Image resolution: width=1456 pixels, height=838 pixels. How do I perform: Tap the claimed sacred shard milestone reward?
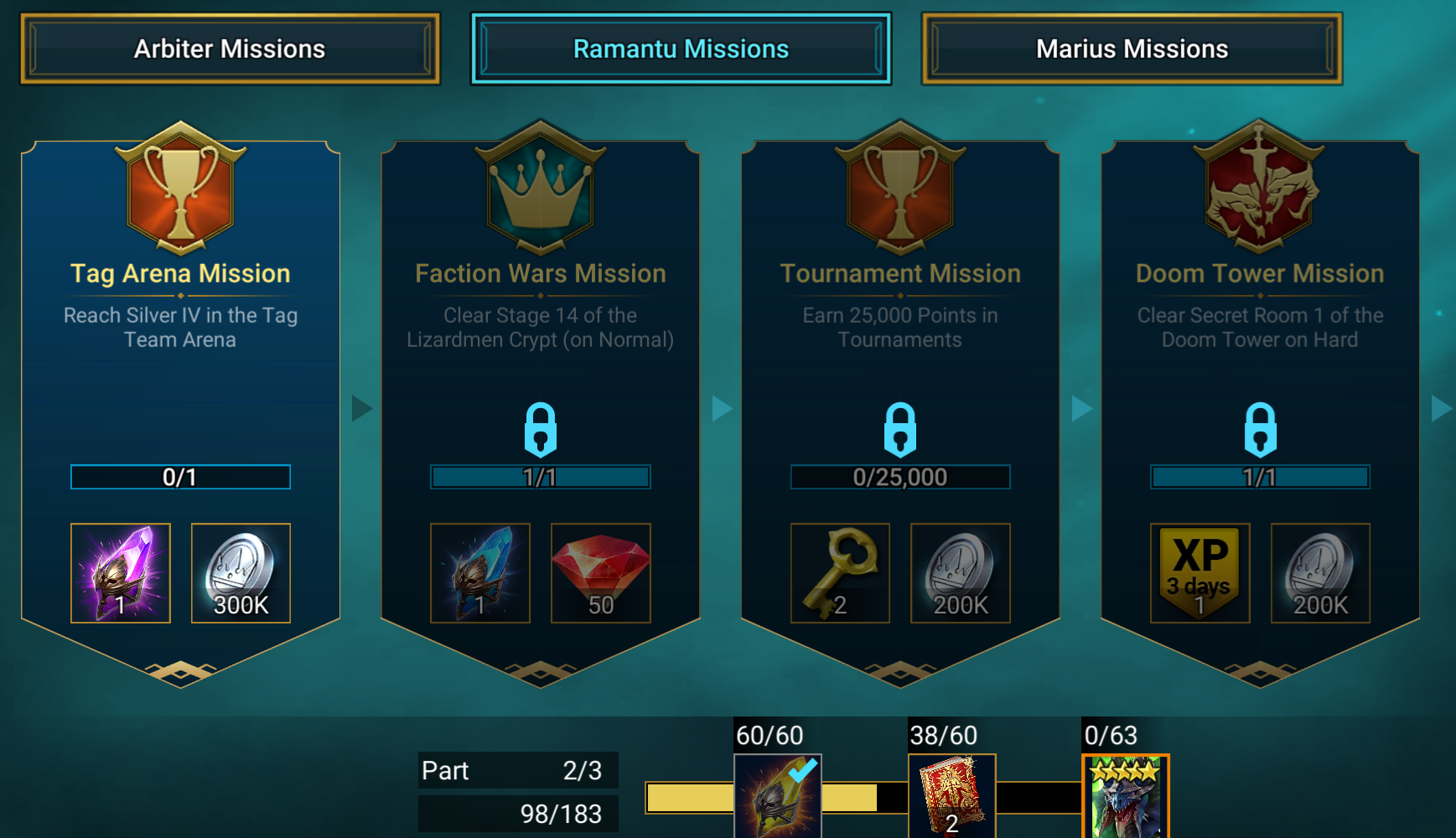[x=777, y=796]
